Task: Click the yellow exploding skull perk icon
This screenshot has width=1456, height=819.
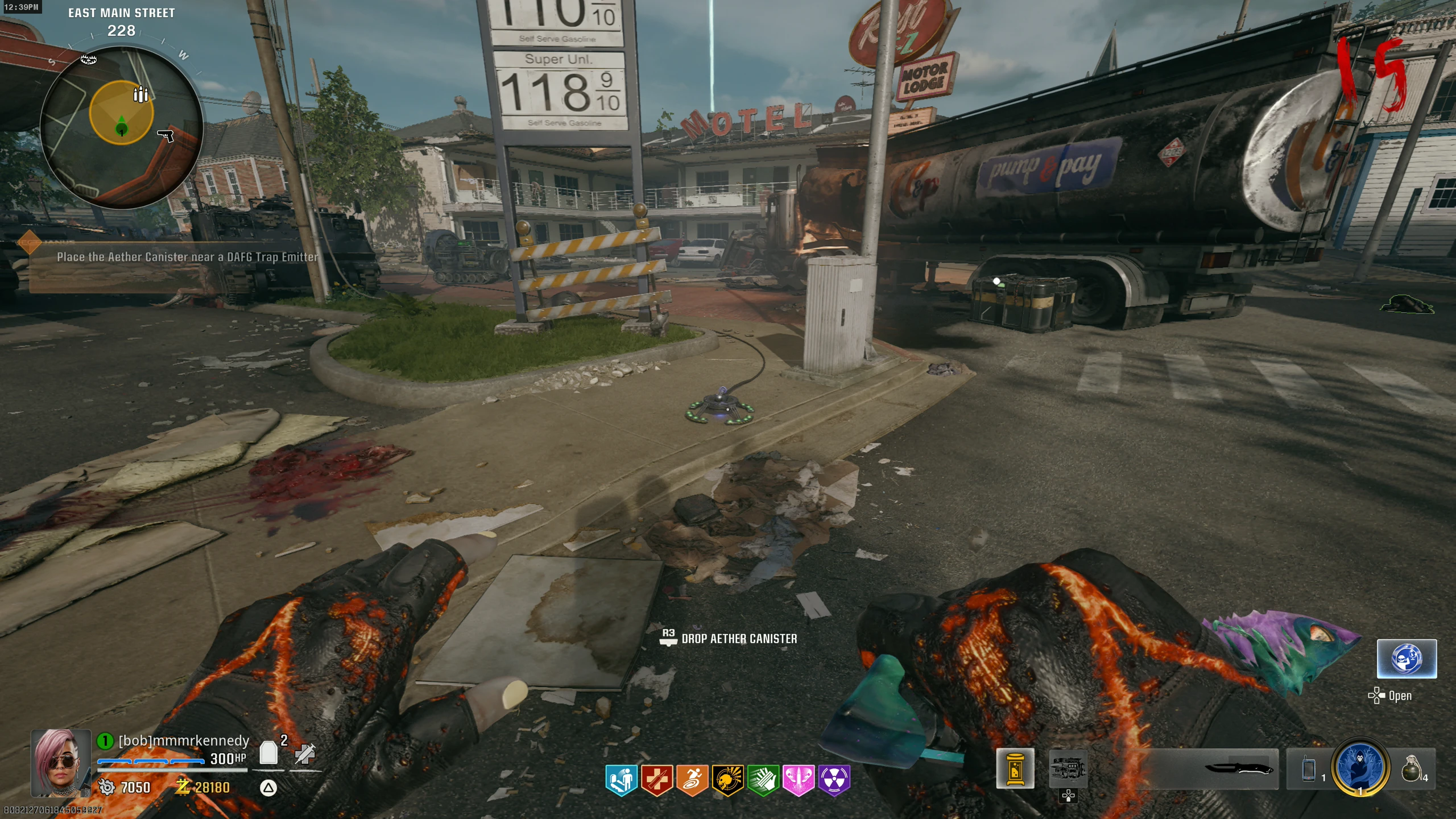Action: tap(727, 779)
